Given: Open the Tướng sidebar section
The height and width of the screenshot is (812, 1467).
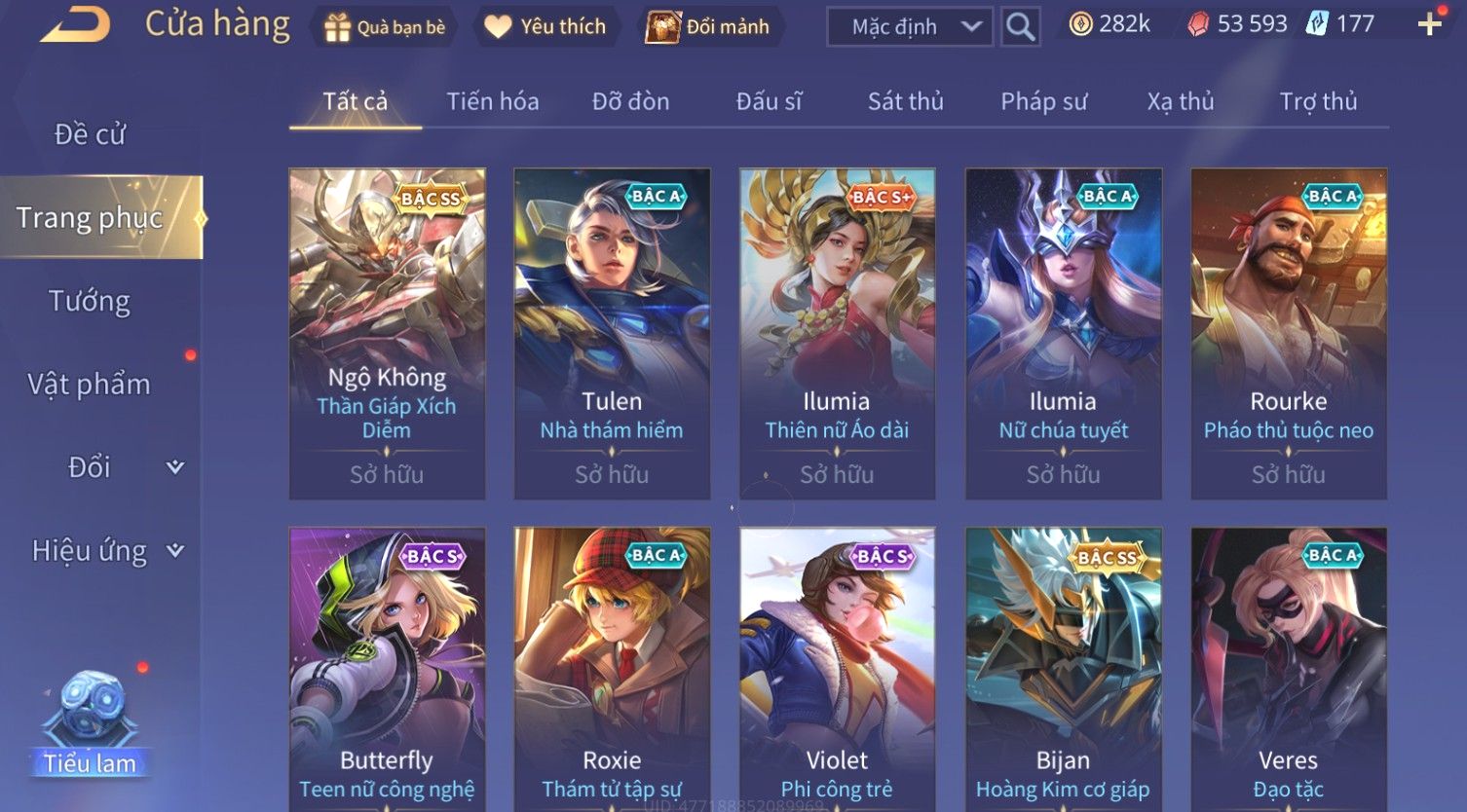Looking at the screenshot, I should pos(90,301).
